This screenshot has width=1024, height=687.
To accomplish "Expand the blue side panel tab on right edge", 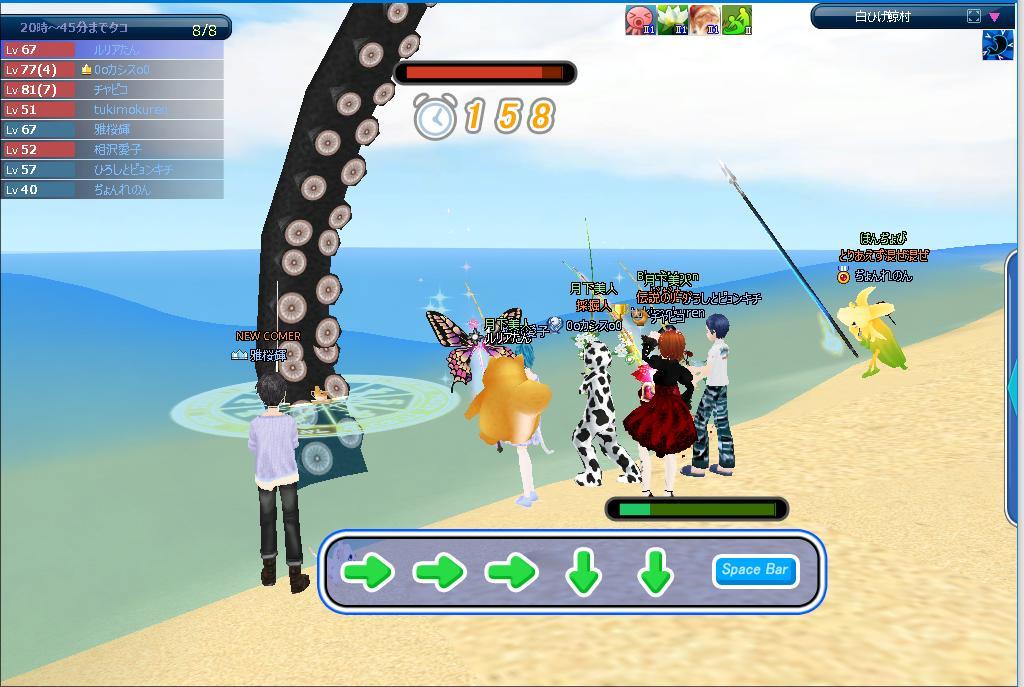I will point(1013,390).
